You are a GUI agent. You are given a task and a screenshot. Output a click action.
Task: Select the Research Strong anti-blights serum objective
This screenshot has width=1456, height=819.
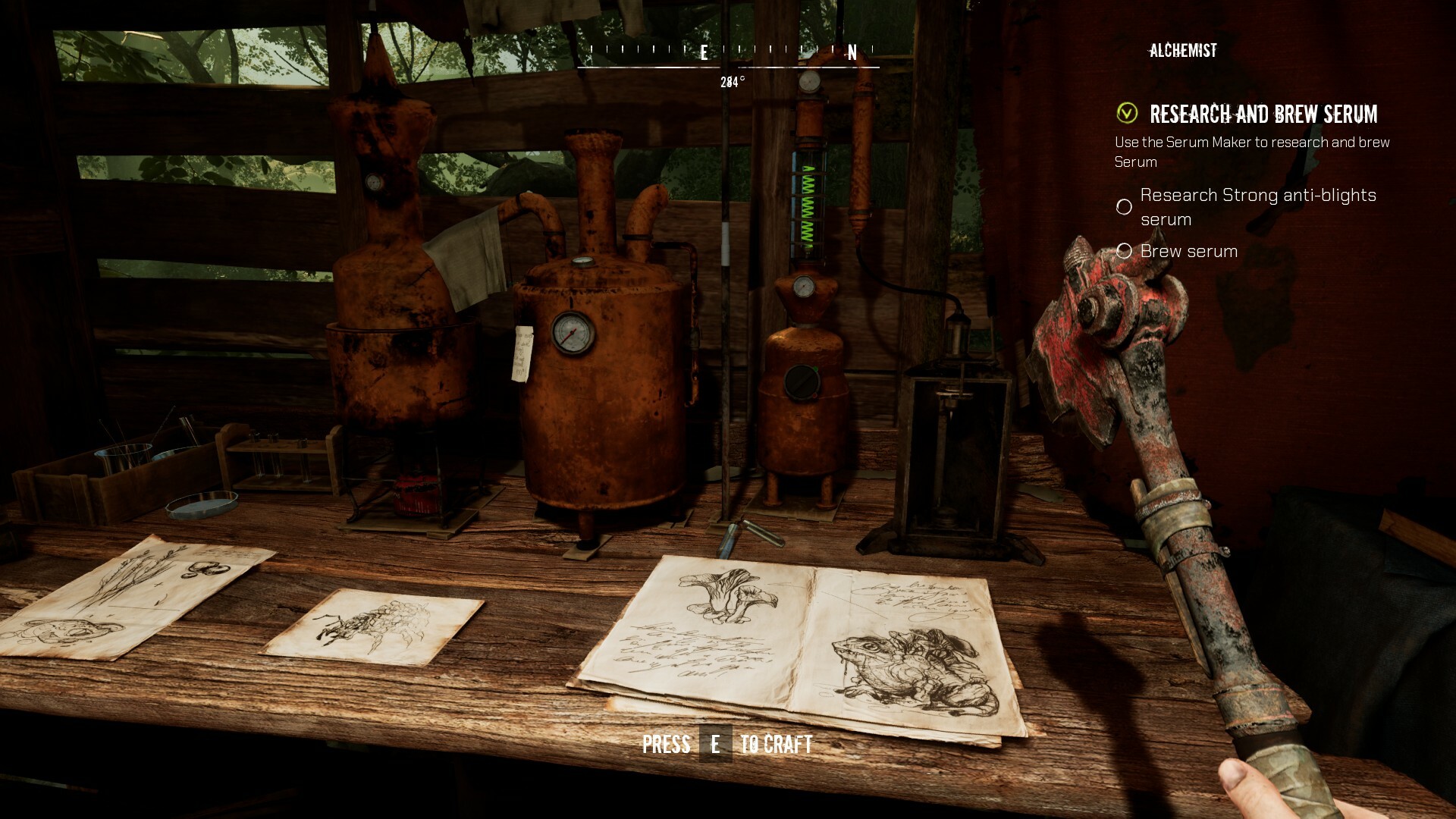tap(1257, 206)
